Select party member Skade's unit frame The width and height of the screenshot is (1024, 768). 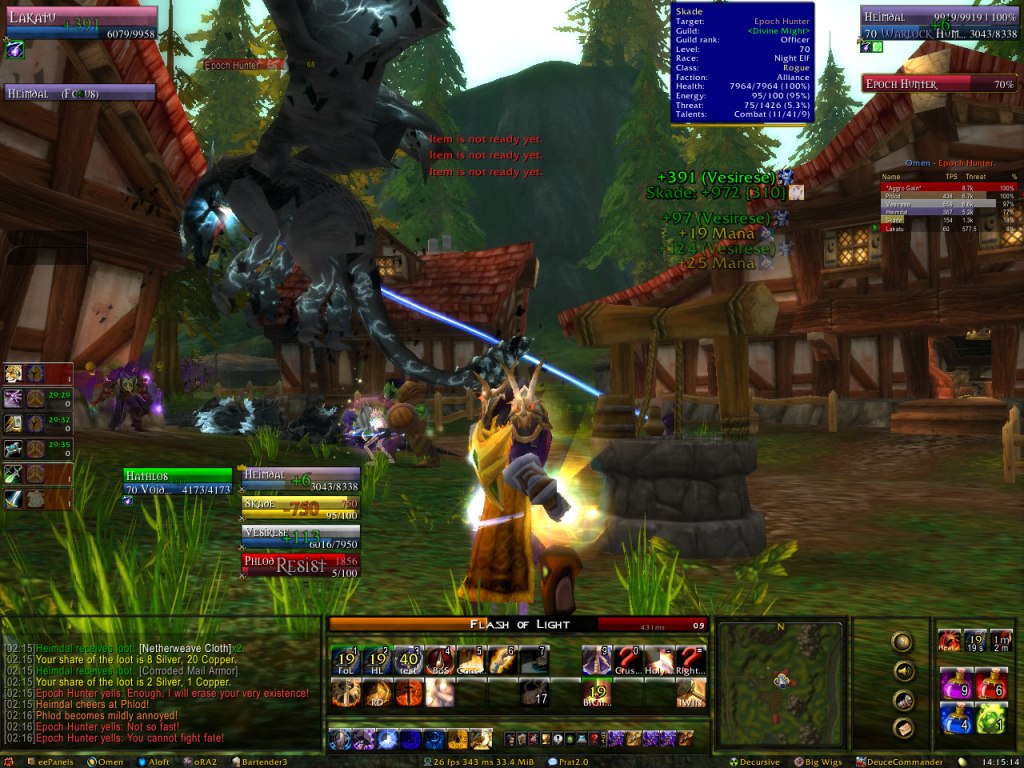click(x=301, y=509)
